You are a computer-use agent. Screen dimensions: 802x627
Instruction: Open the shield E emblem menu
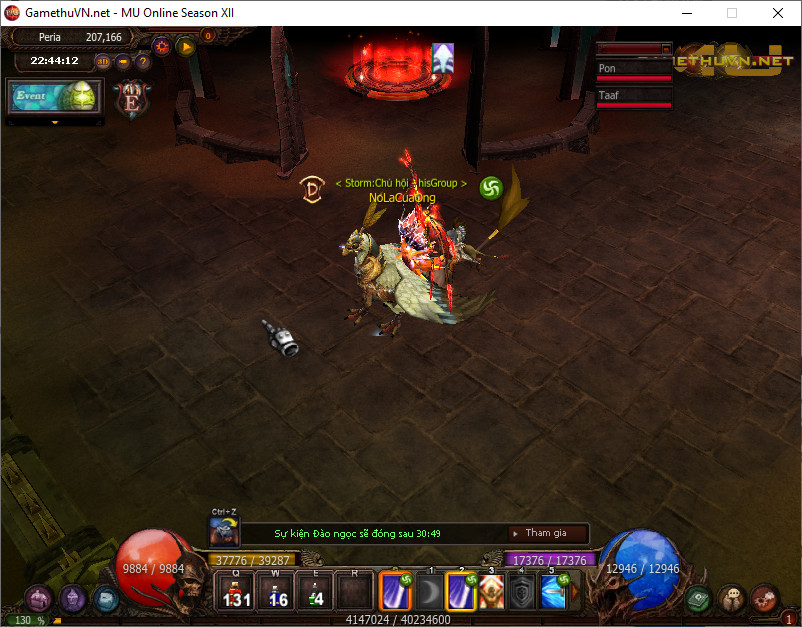click(x=132, y=98)
